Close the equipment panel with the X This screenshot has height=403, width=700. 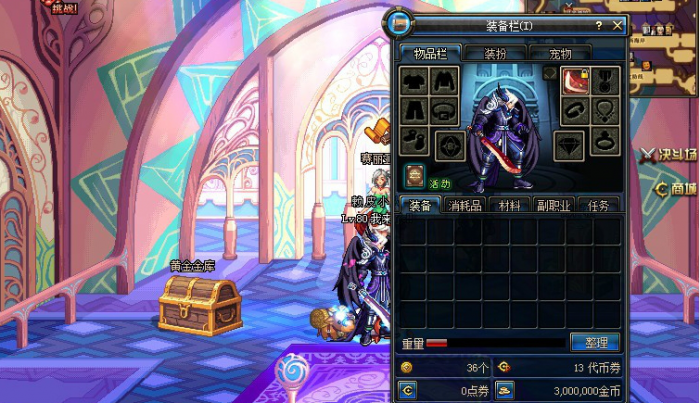pyautogui.click(x=617, y=26)
